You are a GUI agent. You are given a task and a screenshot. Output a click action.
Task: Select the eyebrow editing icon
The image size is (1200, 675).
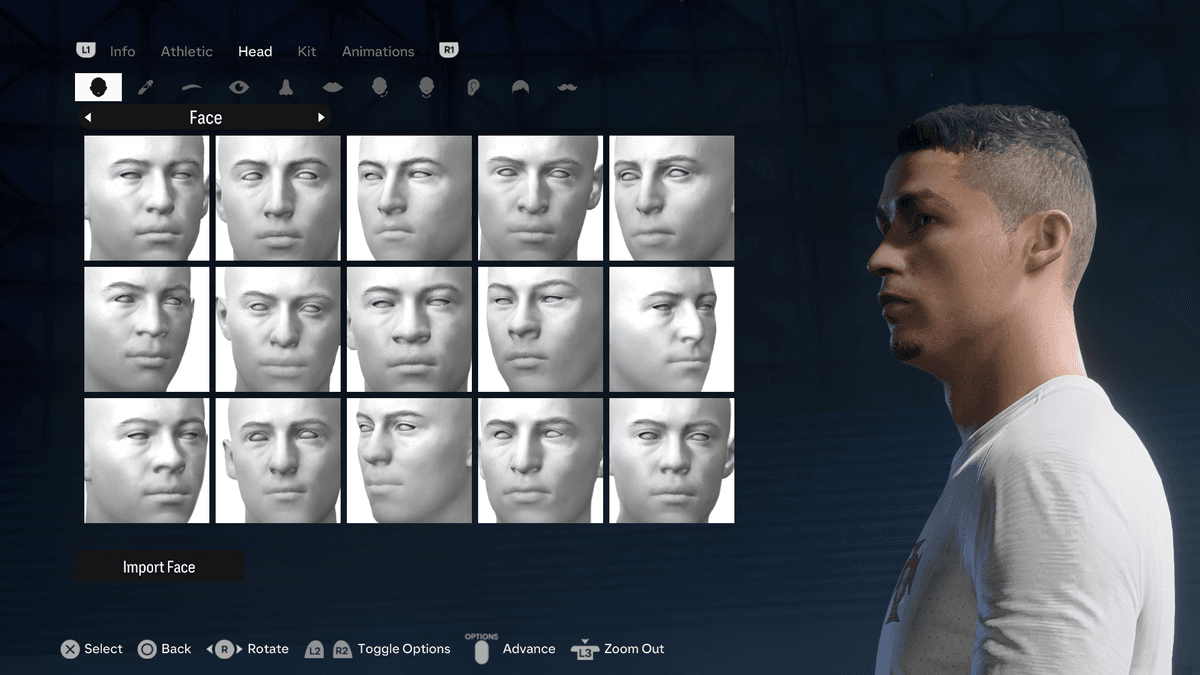(x=192, y=87)
